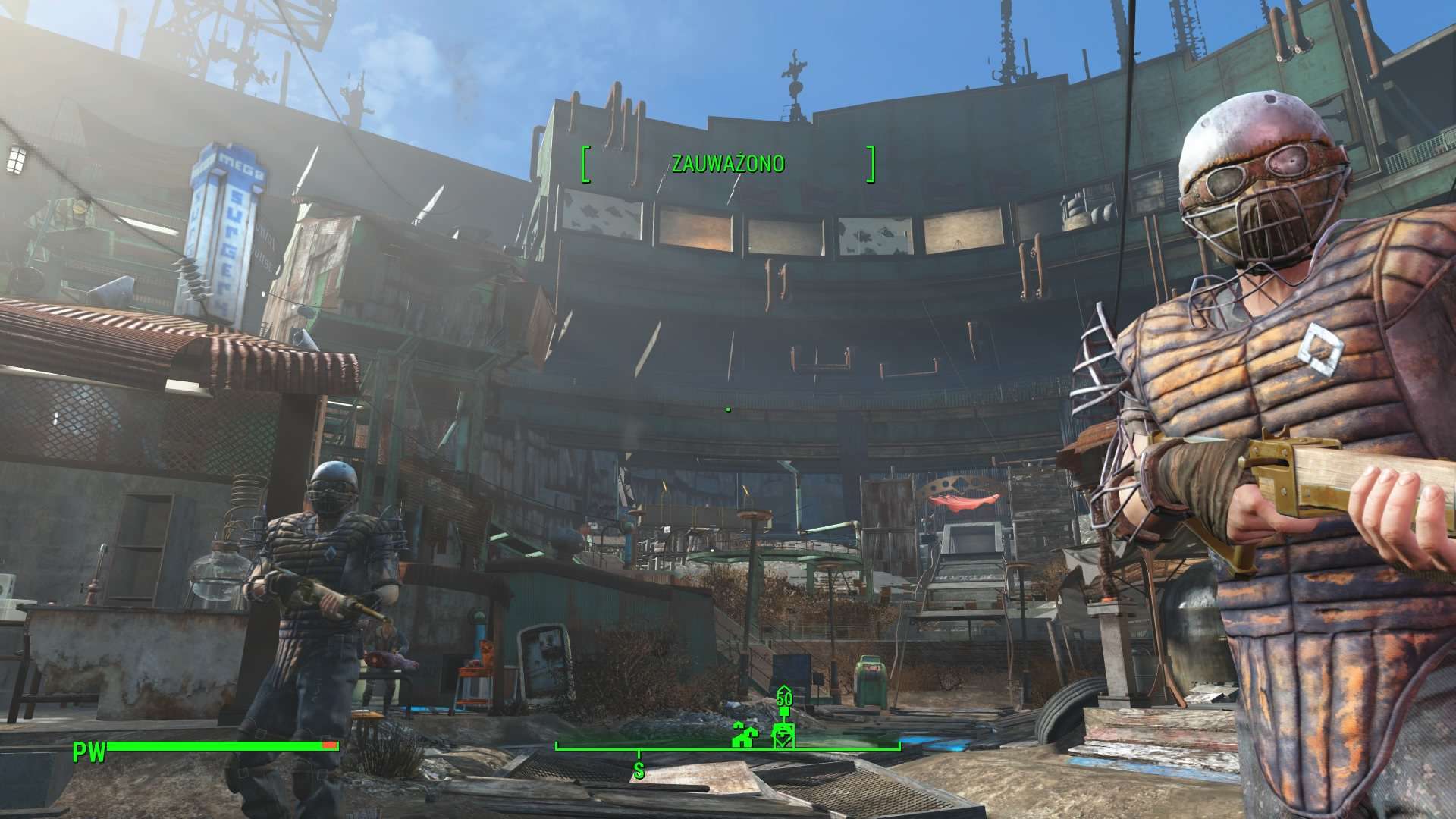Select the doorway marker above the compass
Image resolution: width=1456 pixels, height=819 pixels.
[783, 736]
